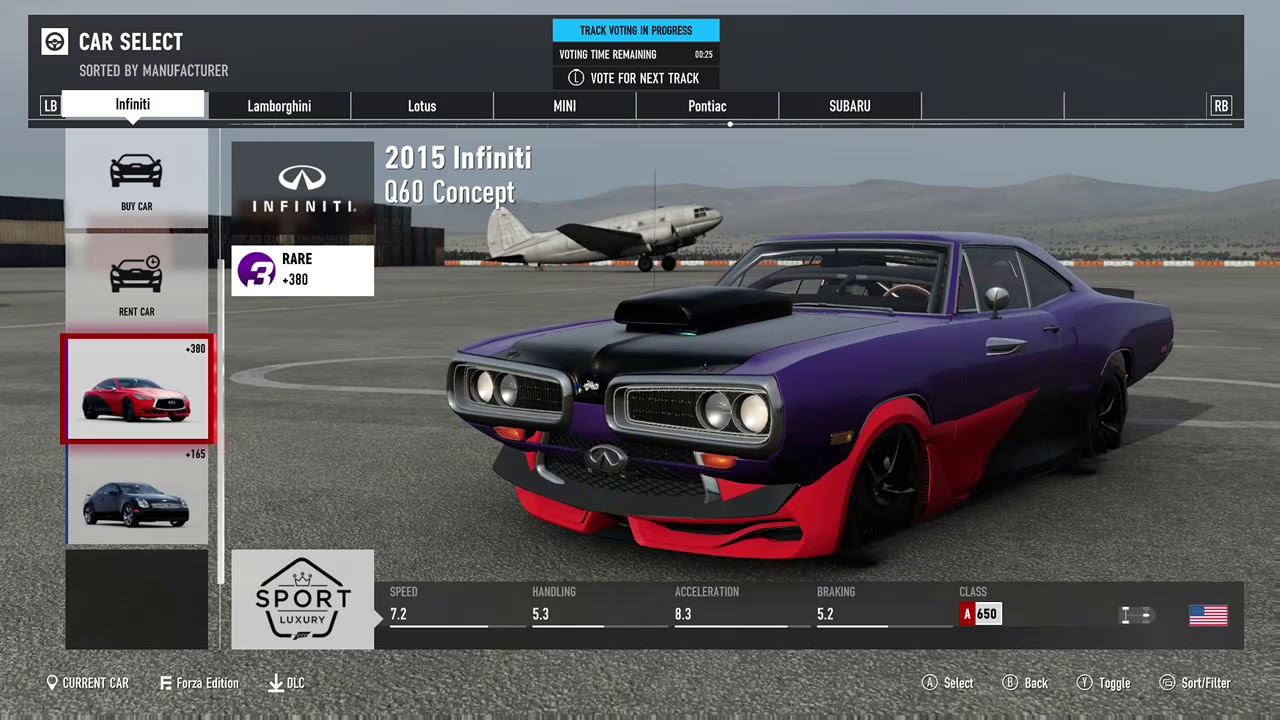
Task: Choose the Buy Car tile
Action: 137,180
